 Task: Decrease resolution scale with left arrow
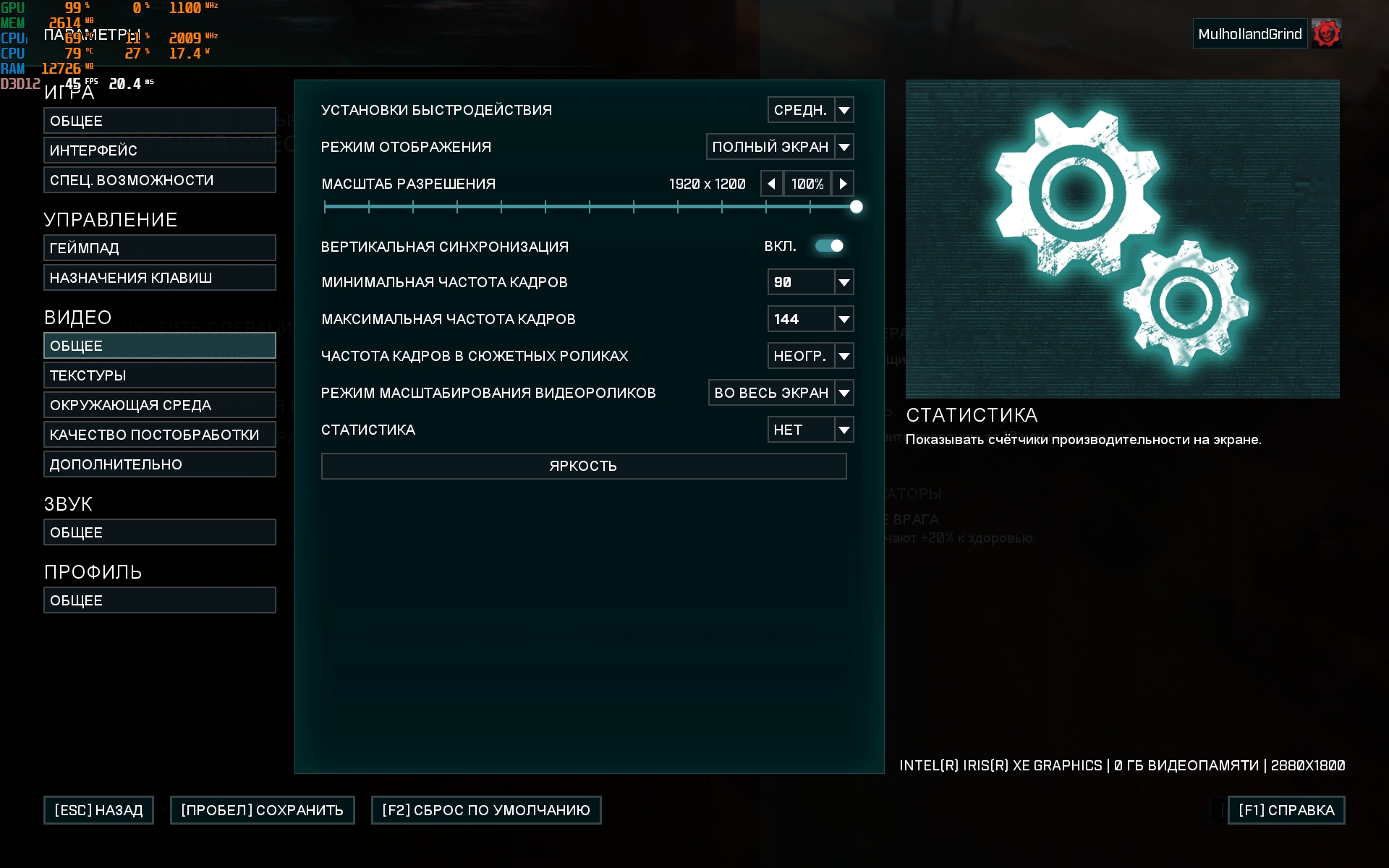[771, 184]
